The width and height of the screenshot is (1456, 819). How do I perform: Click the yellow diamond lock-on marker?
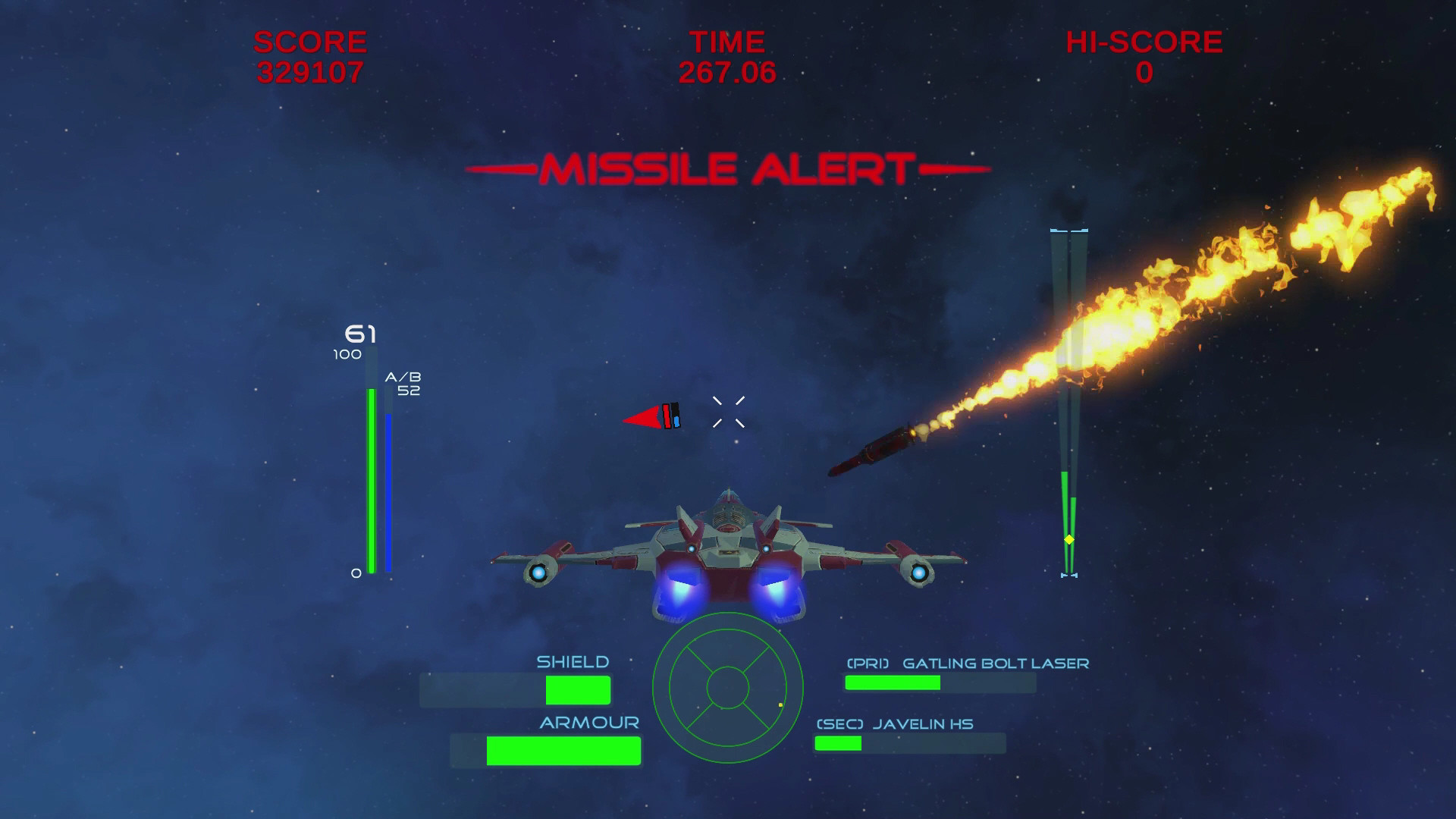[x=1070, y=538]
